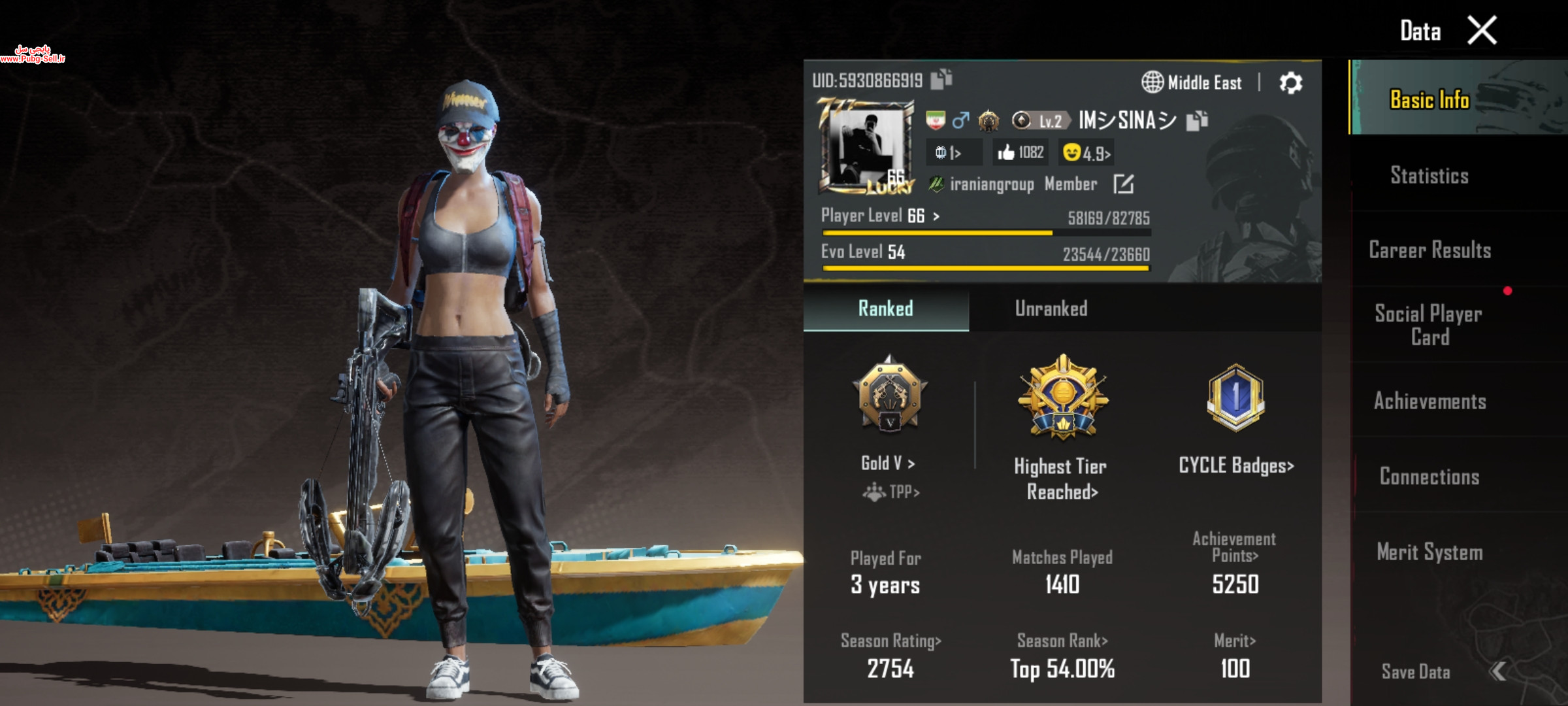Edit the clan info pencil icon
Image resolution: width=1568 pixels, height=706 pixels.
(x=1123, y=184)
